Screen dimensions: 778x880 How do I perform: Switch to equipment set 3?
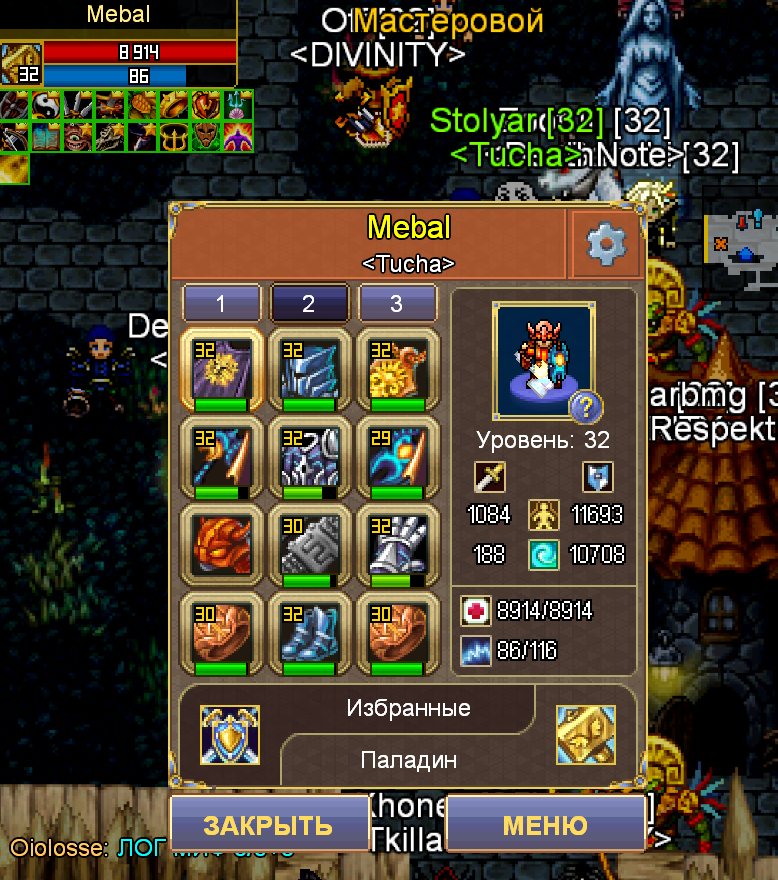click(397, 304)
